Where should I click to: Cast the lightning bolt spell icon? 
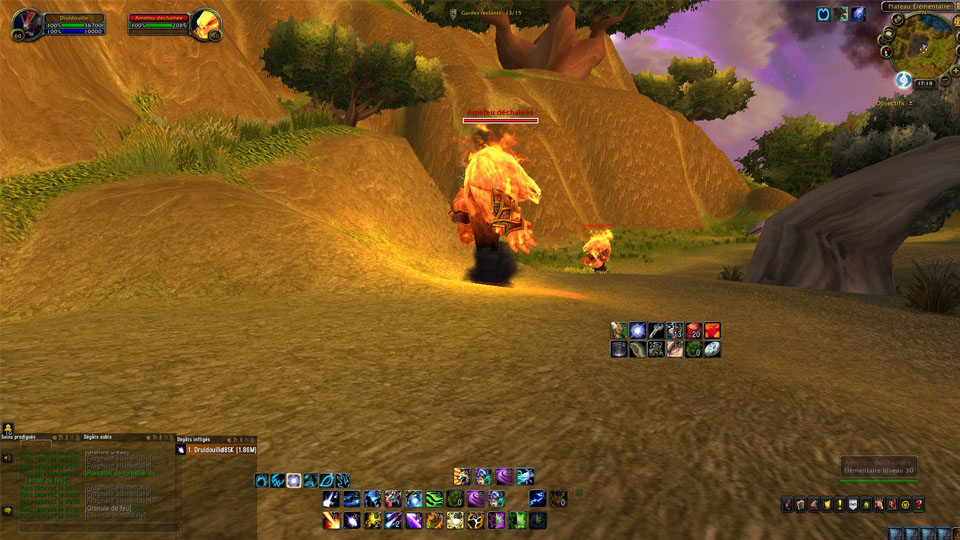point(538,498)
